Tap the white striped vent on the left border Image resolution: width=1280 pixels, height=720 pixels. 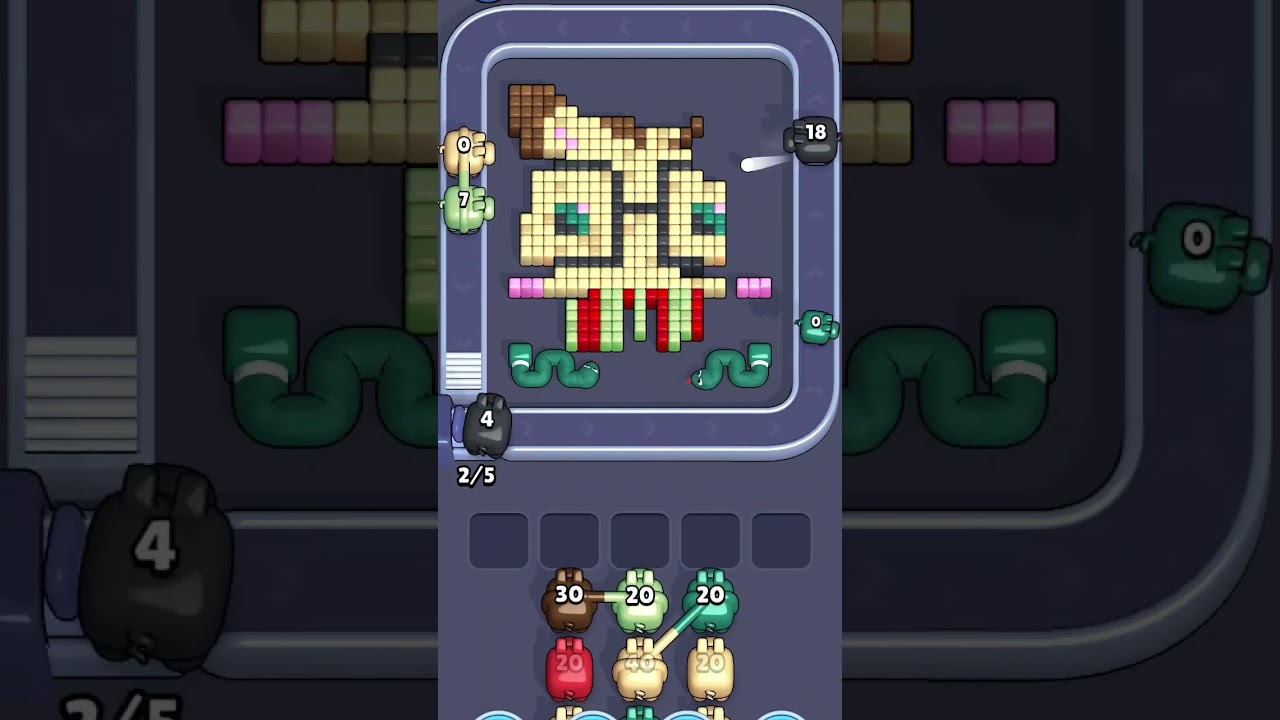(x=465, y=370)
